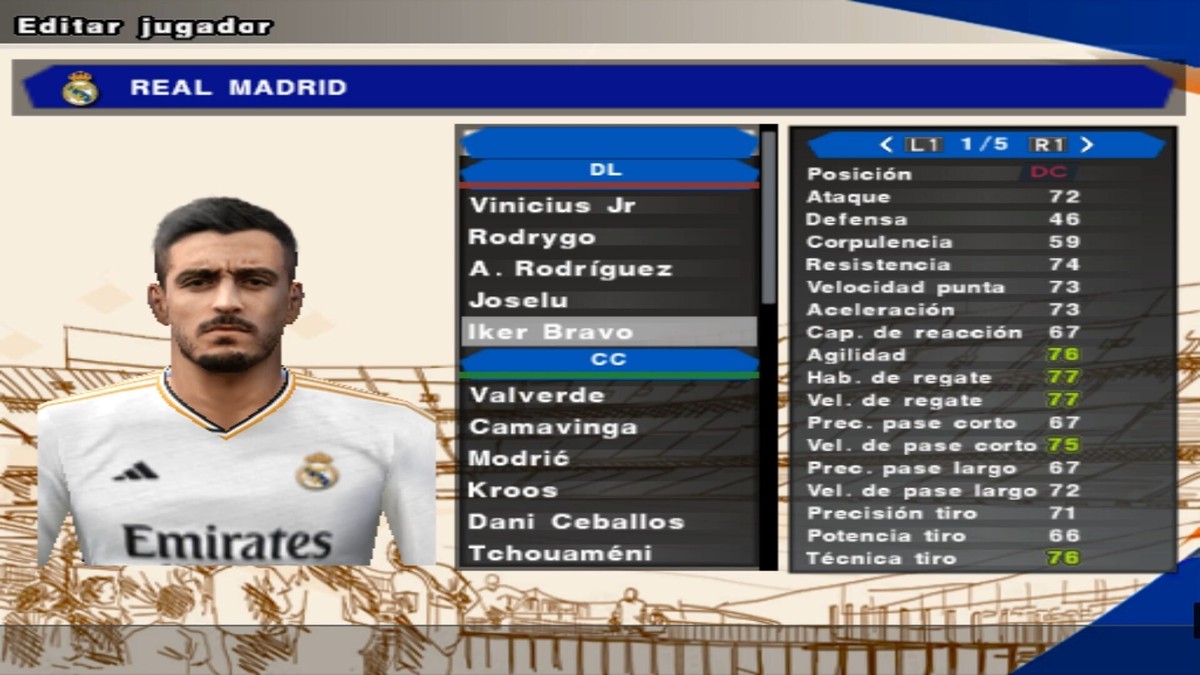Viewport: 1200px width, 675px height.
Task: Choose Camavinga in the player list
Action: tap(553, 427)
